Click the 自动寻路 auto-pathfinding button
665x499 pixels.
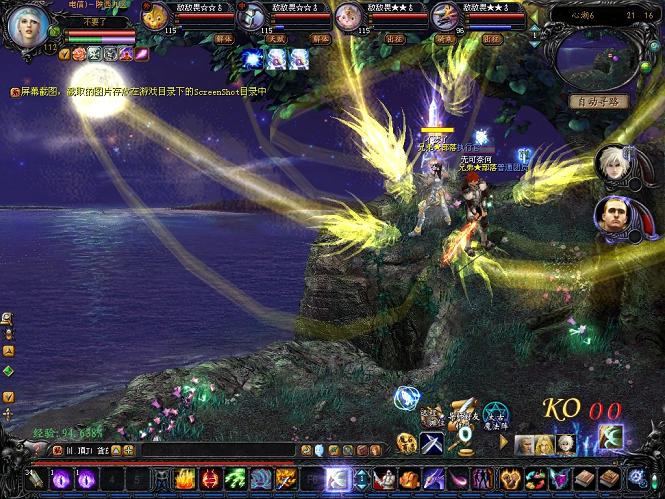tap(599, 101)
